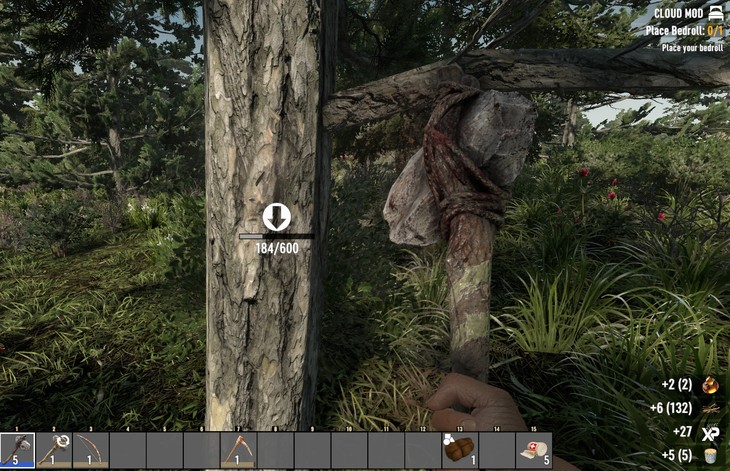Click the bed icon beside Cloud Mod
Image resolution: width=730 pixels, height=471 pixels.
point(715,14)
